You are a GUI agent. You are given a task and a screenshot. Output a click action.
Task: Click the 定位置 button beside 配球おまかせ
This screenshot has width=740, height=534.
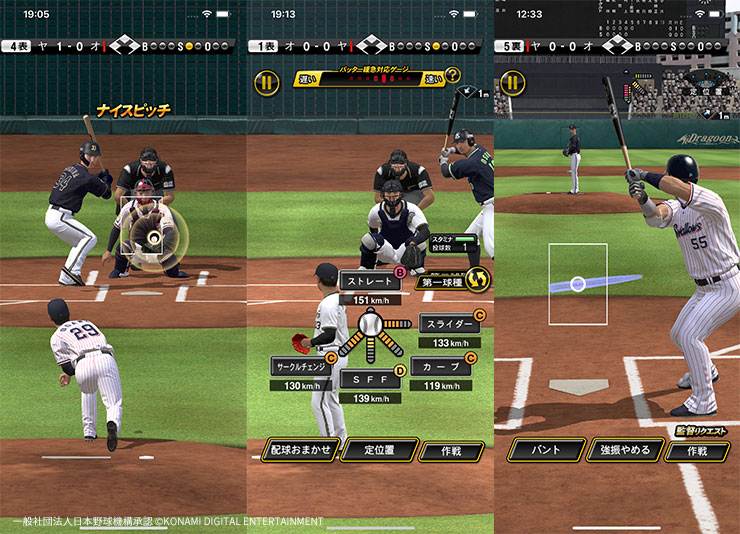point(379,450)
